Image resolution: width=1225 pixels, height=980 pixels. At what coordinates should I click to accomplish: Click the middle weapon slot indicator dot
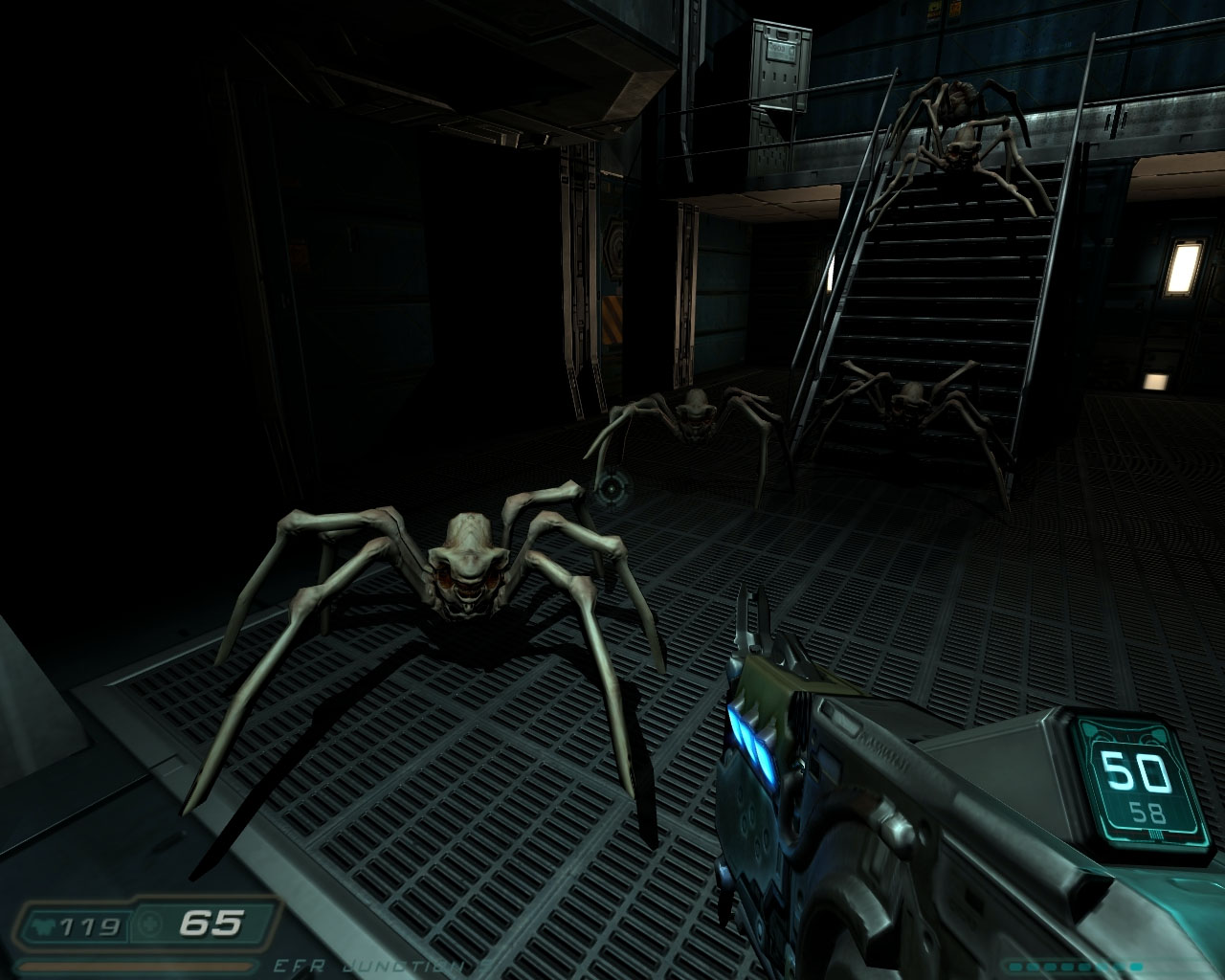pyautogui.click(x=1066, y=967)
